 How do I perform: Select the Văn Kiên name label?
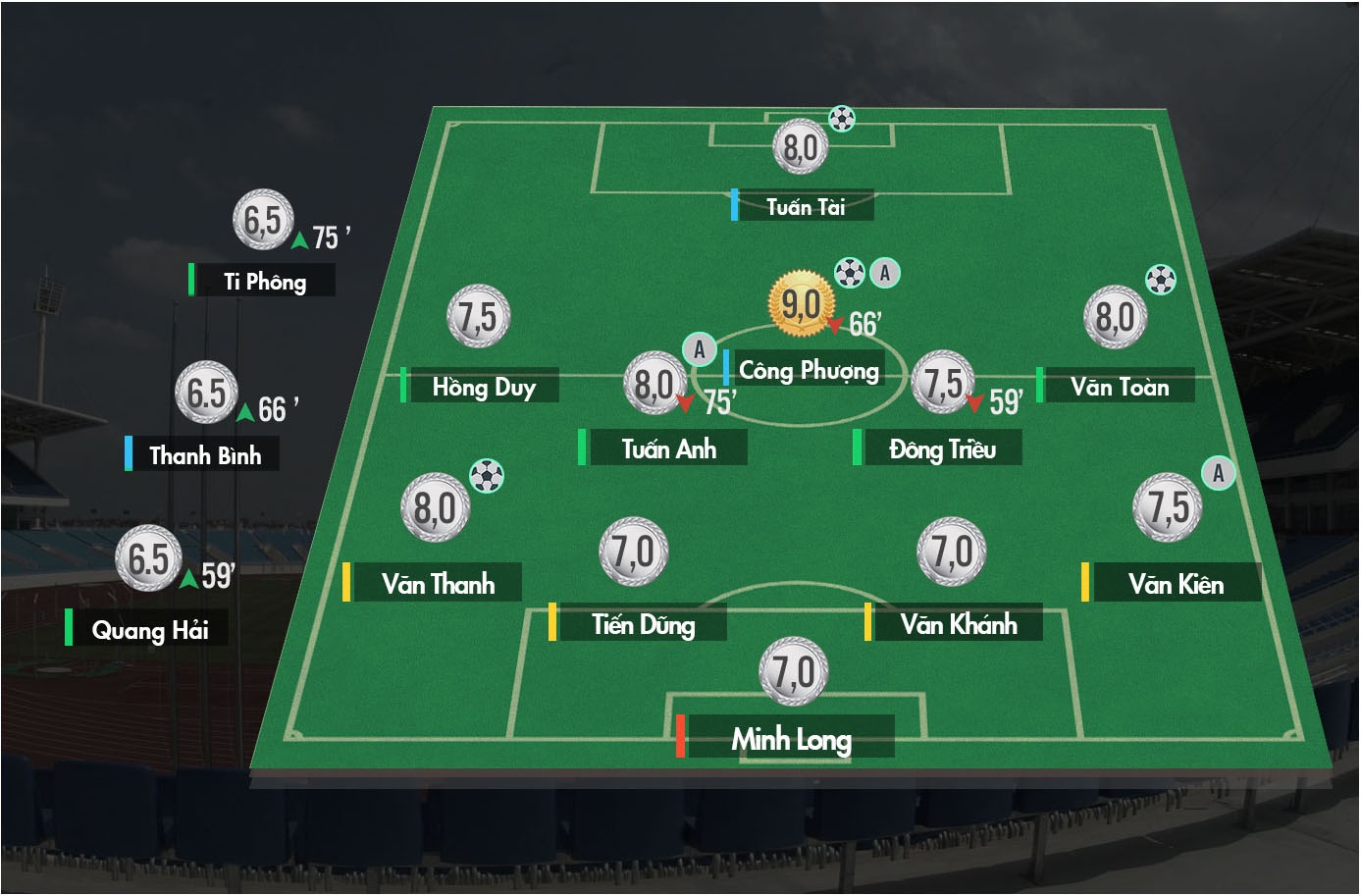click(1175, 584)
